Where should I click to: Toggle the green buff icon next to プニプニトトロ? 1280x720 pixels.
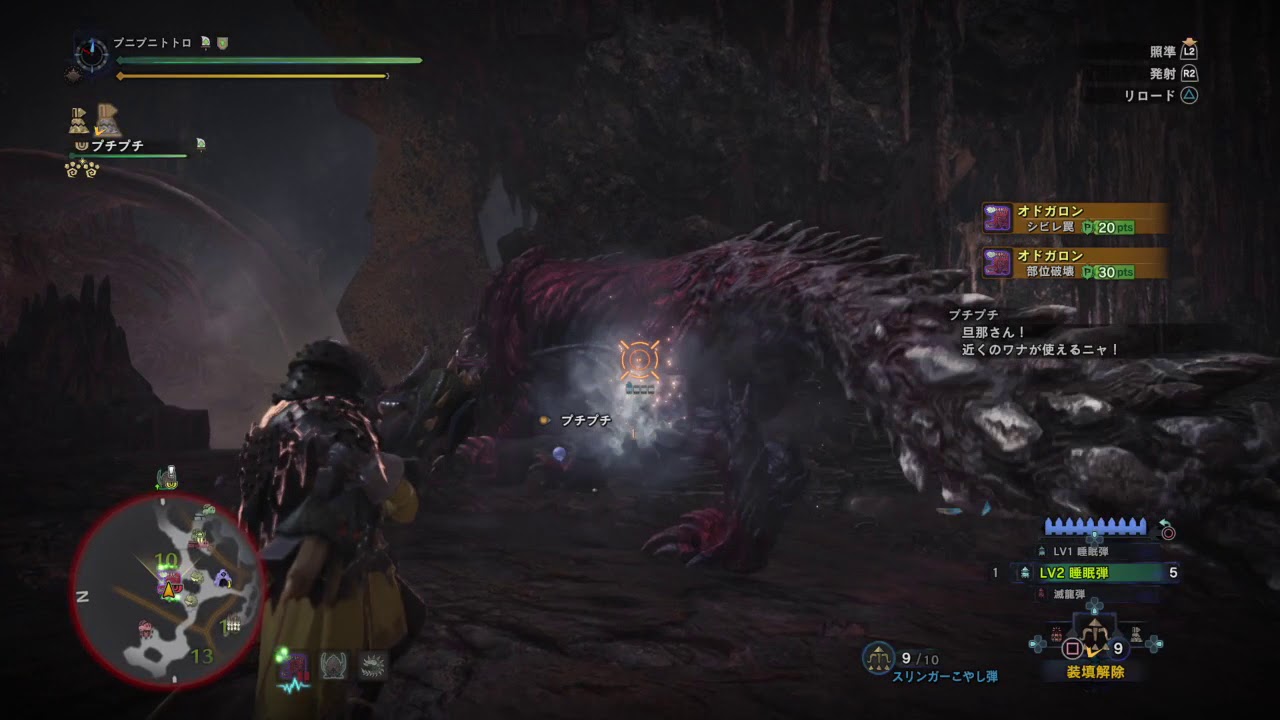[x=205, y=42]
